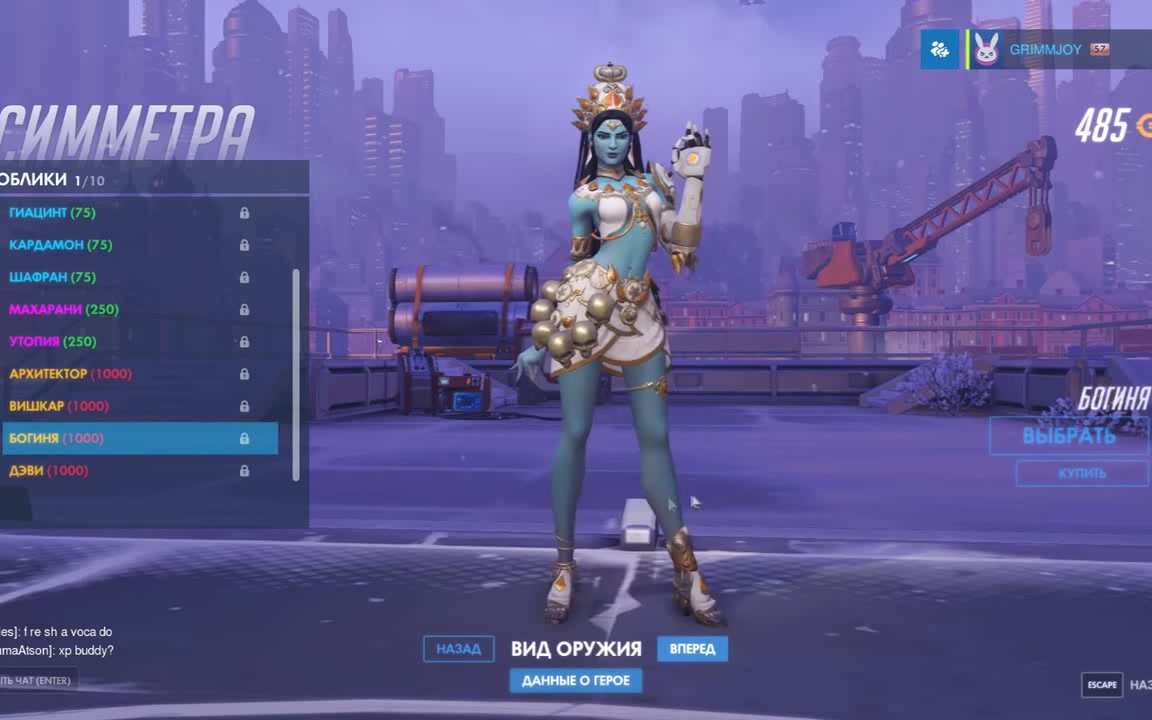Select the Вишкар skin
Viewport: 1152px width, 720px height.
pos(58,406)
